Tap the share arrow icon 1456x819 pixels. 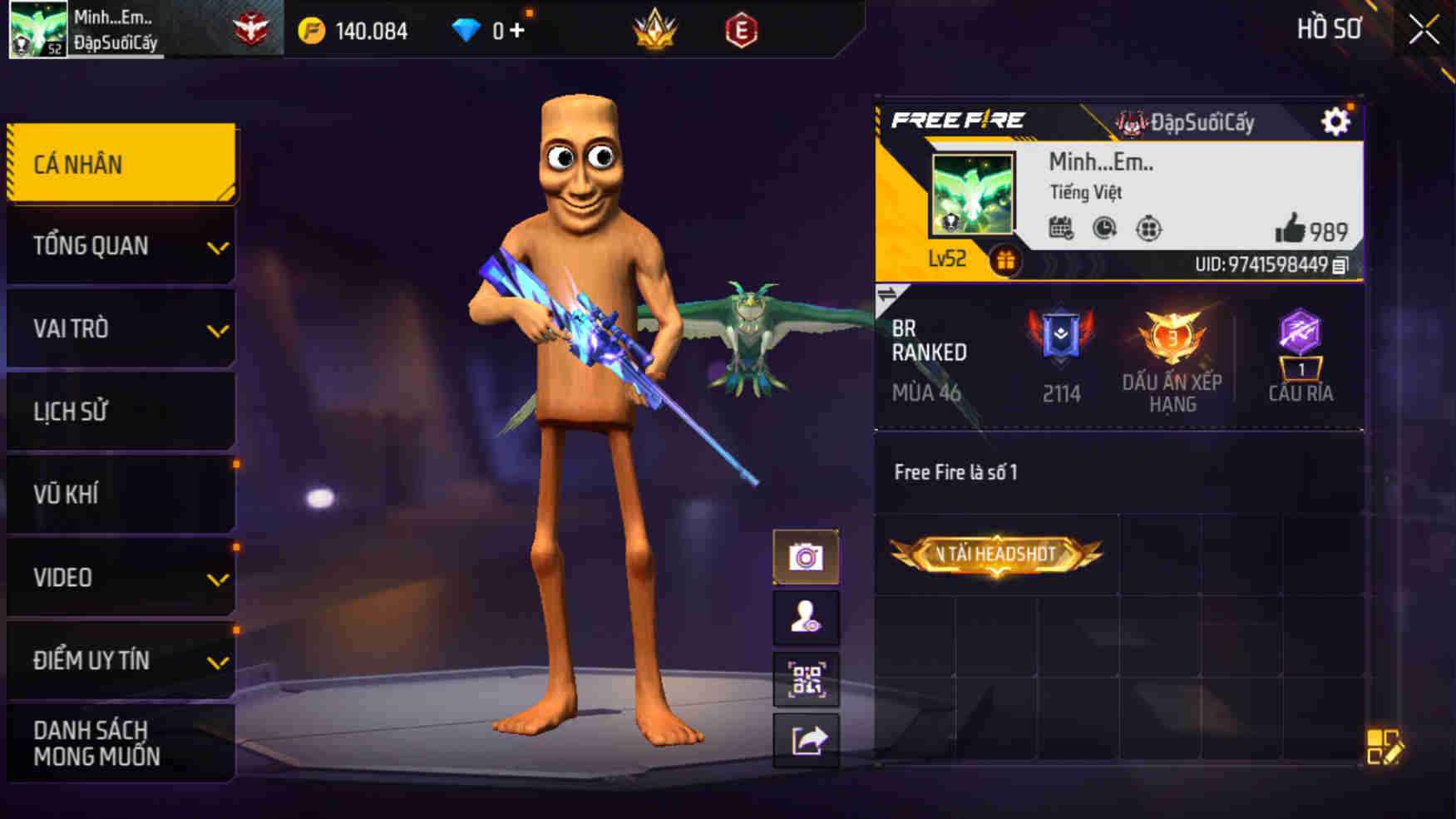(x=806, y=738)
